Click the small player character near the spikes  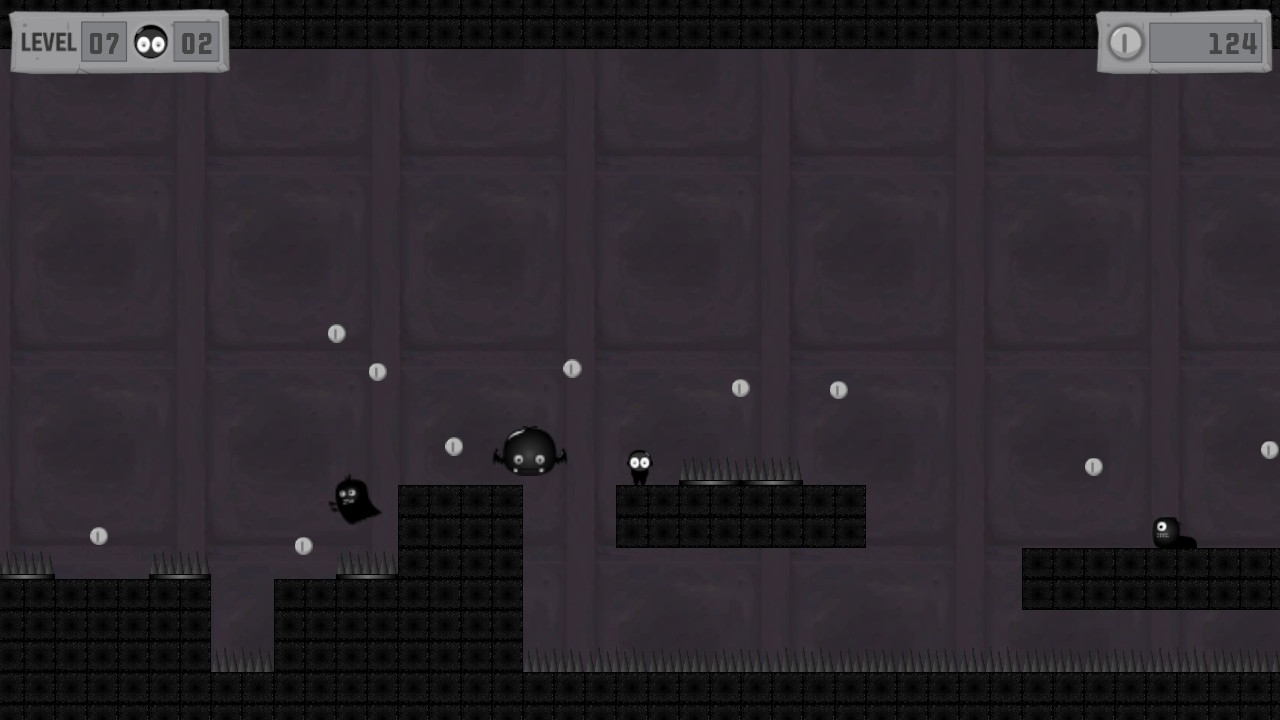pos(639,463)
